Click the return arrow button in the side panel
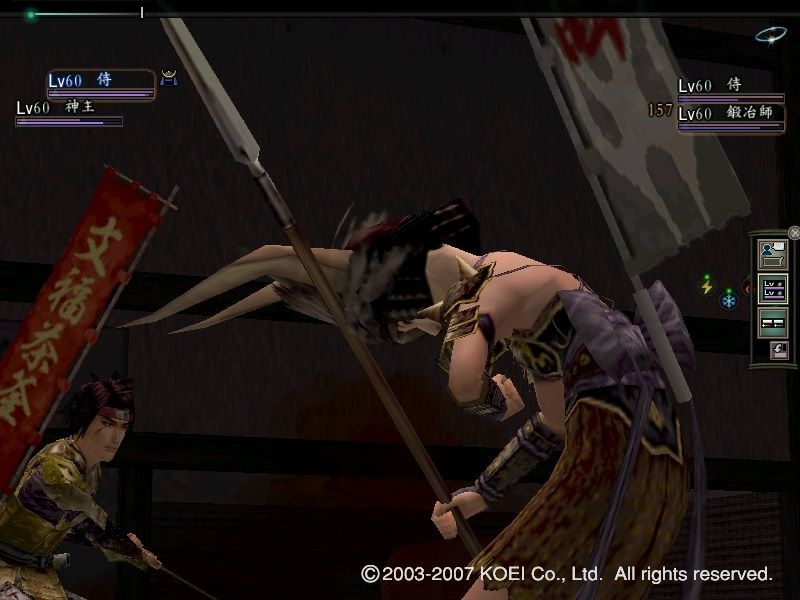 pos(778,350)
